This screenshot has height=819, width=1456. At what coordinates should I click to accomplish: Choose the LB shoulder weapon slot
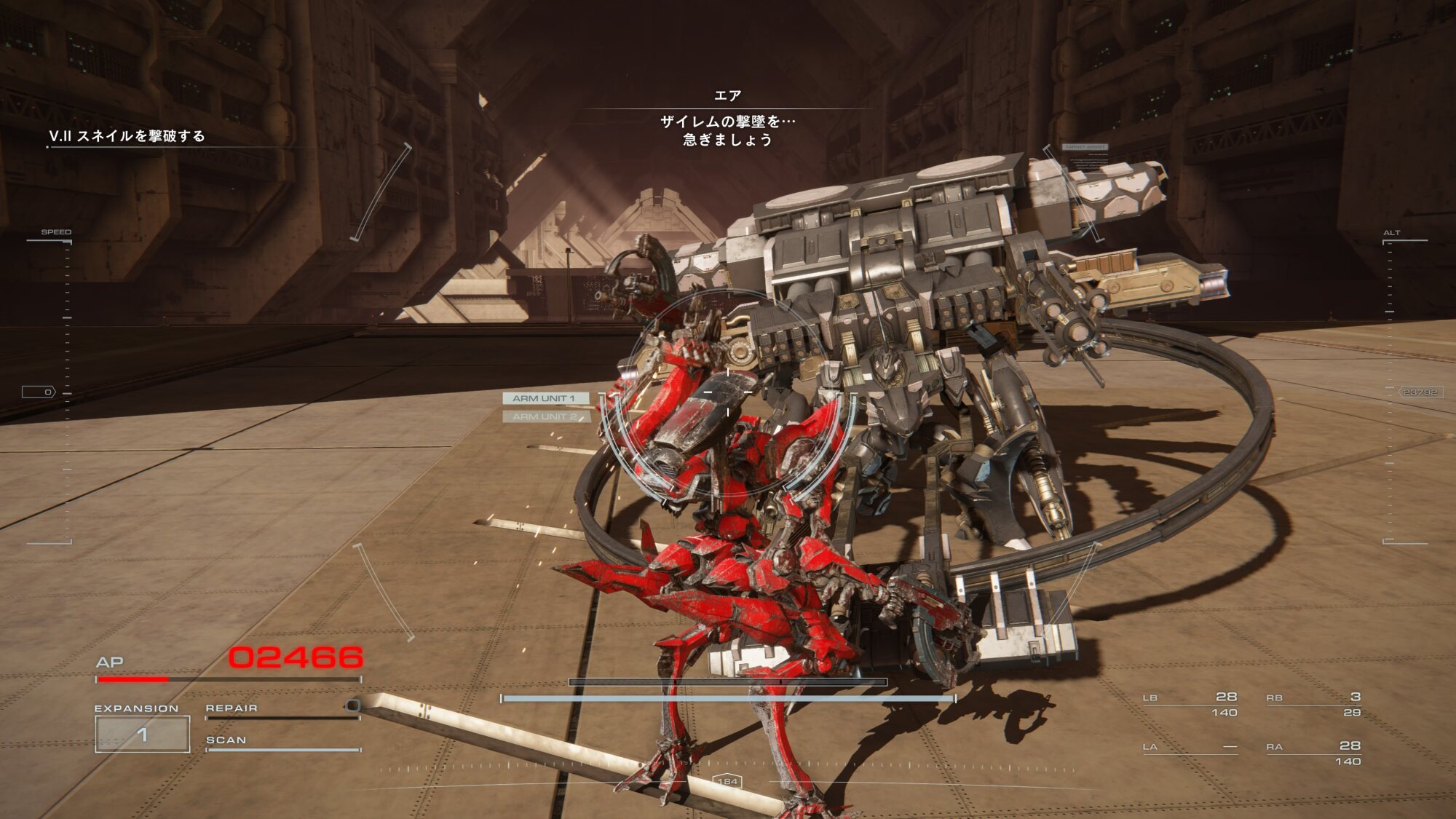[x=1190, y=704]
